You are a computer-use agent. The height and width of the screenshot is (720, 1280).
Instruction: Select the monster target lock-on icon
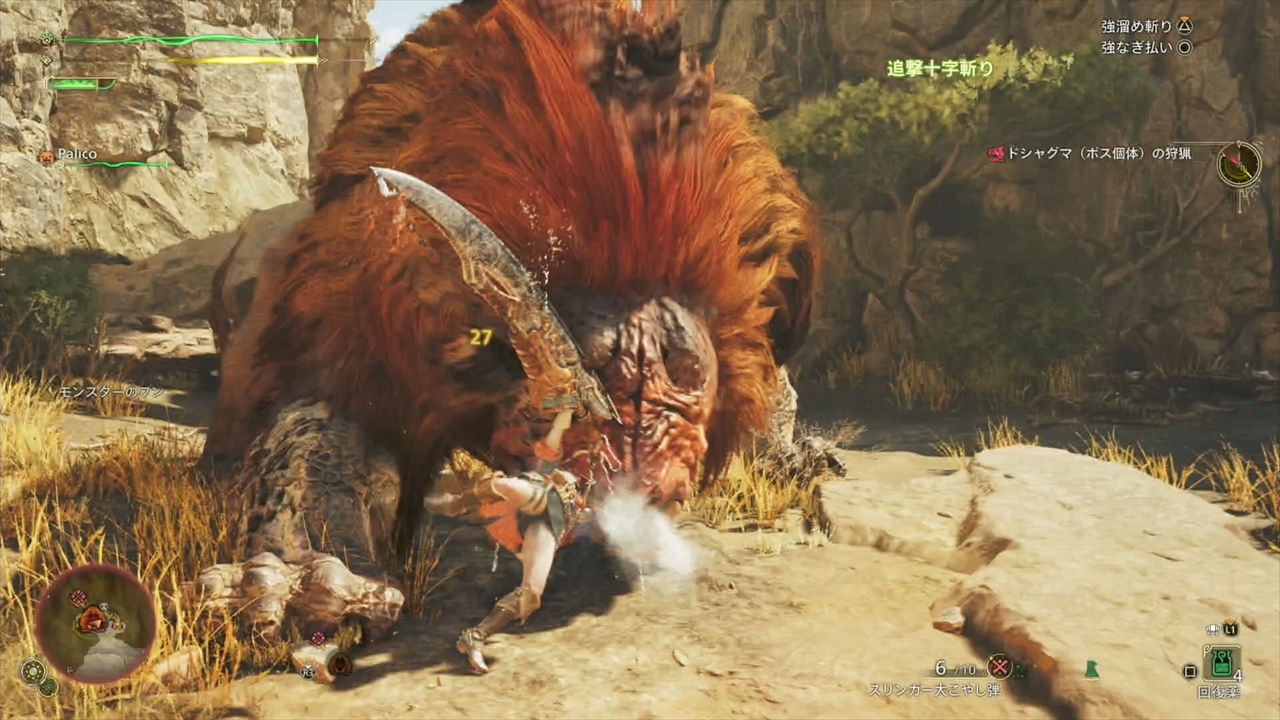[340, 663]
